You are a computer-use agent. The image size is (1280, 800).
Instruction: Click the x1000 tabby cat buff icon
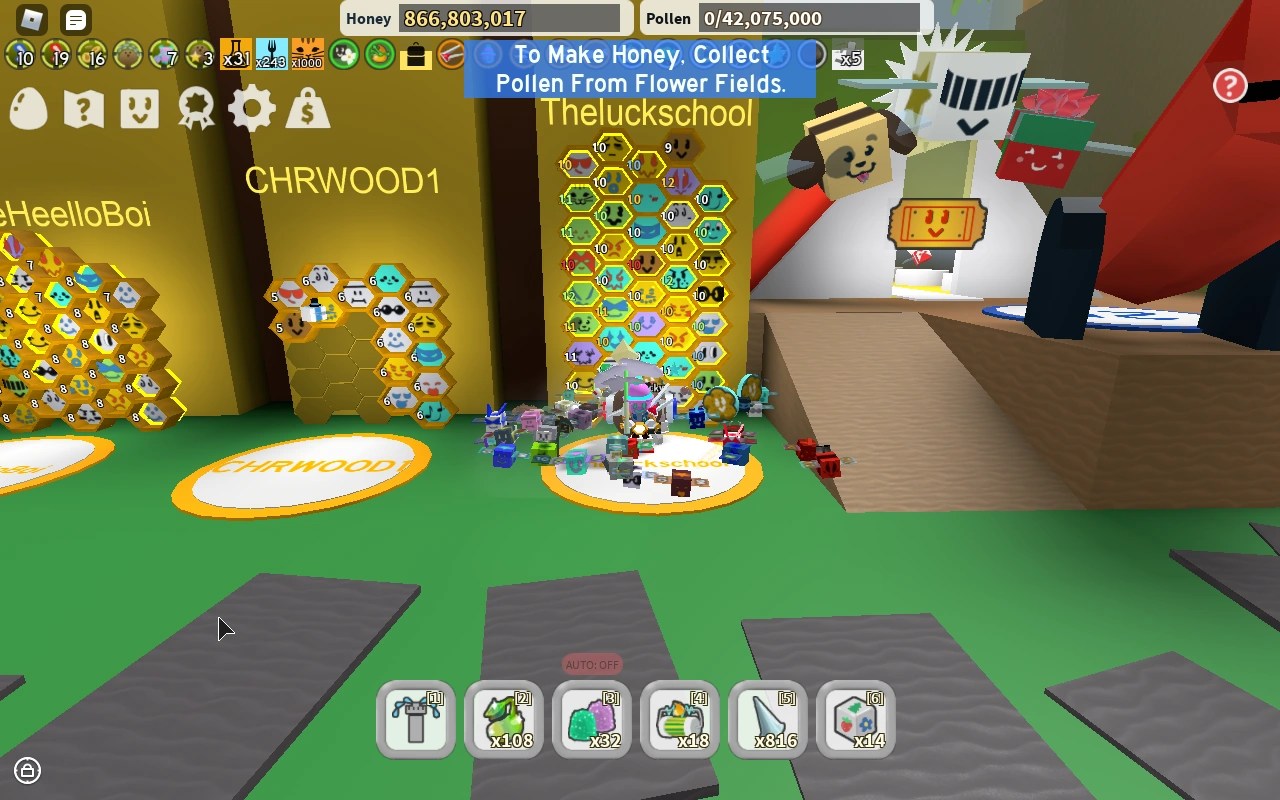[x=305, y=57]
